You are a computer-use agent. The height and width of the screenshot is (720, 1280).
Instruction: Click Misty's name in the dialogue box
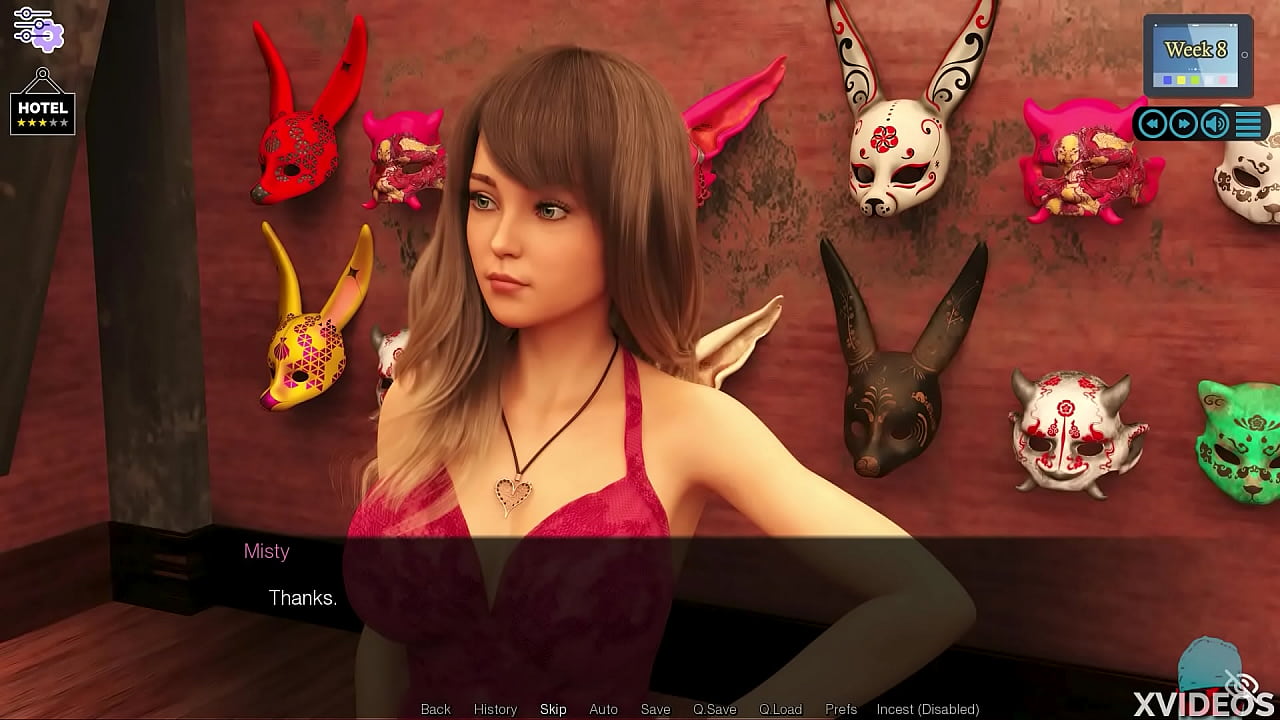[x=266, y=551]
